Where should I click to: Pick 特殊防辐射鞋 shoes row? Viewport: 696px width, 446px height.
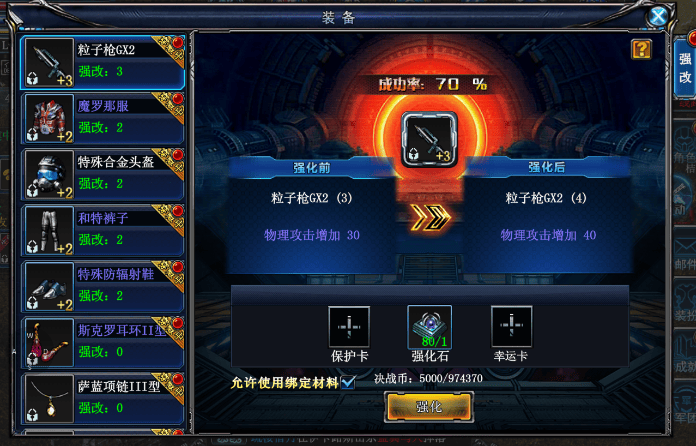102,287
